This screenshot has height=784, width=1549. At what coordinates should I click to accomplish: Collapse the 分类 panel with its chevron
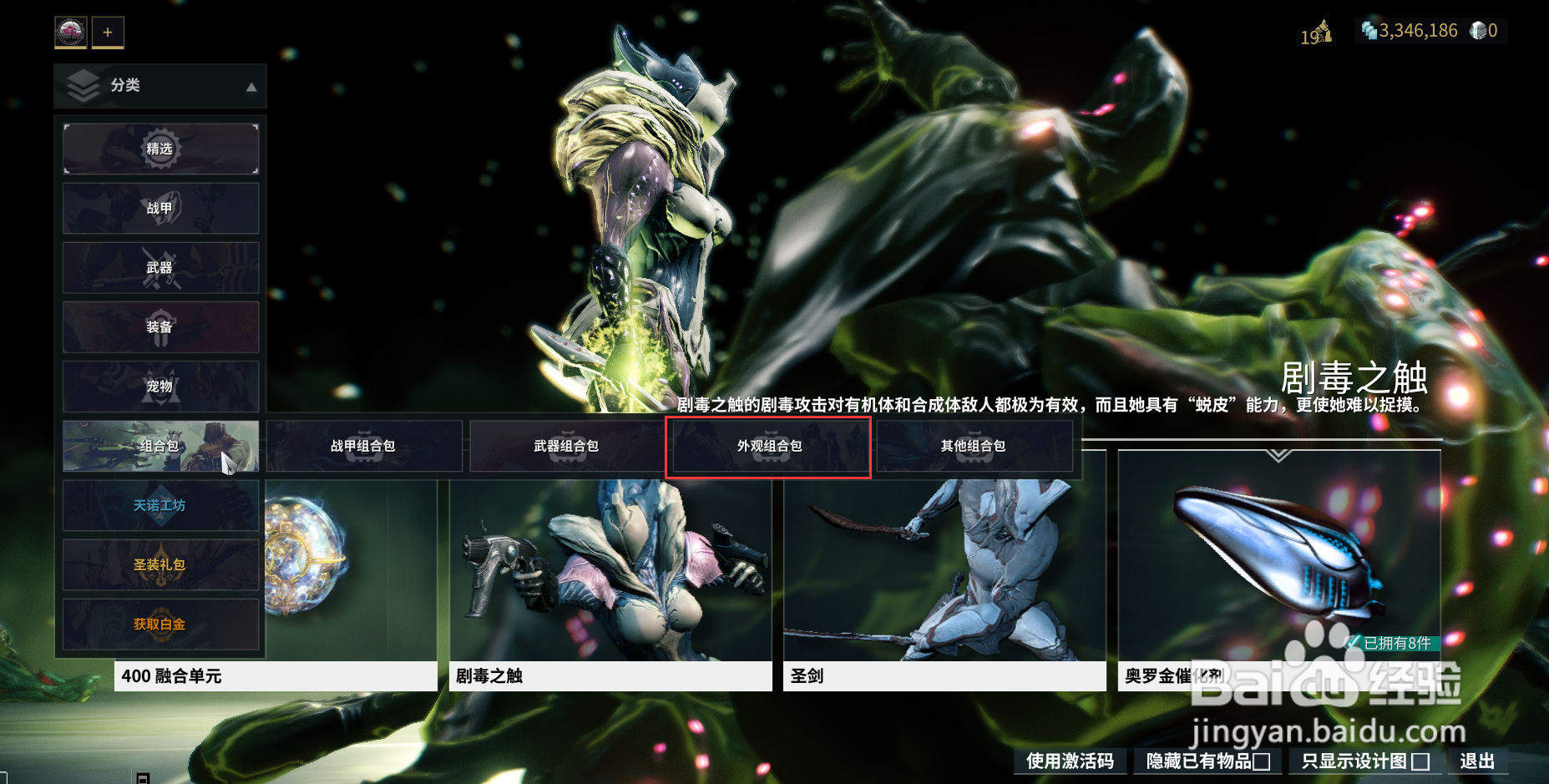(x=251, y=86)
